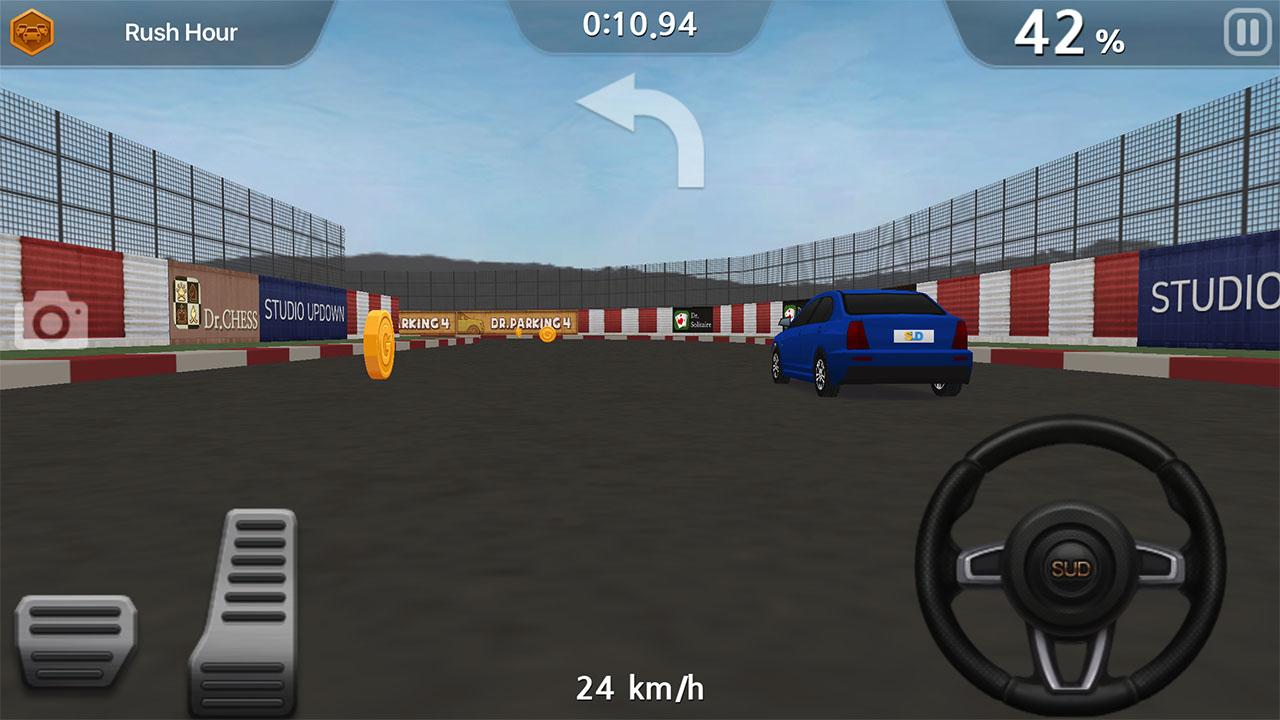Click the Rush Hour mode header
Screen dimensions: 1280x720
180,32
